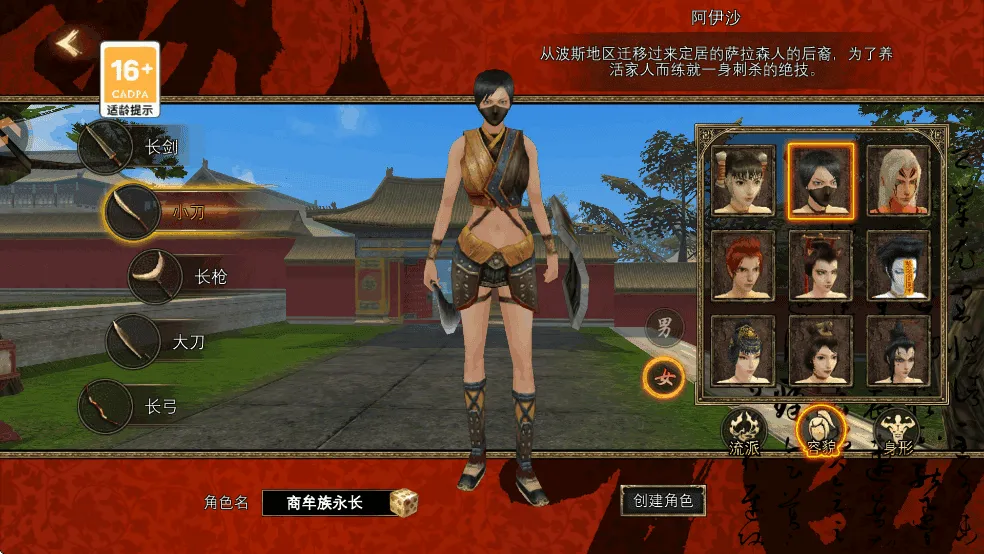Go back with the arrow button
984x554 pixels.
pyautogui.click(x=67, y=44)
